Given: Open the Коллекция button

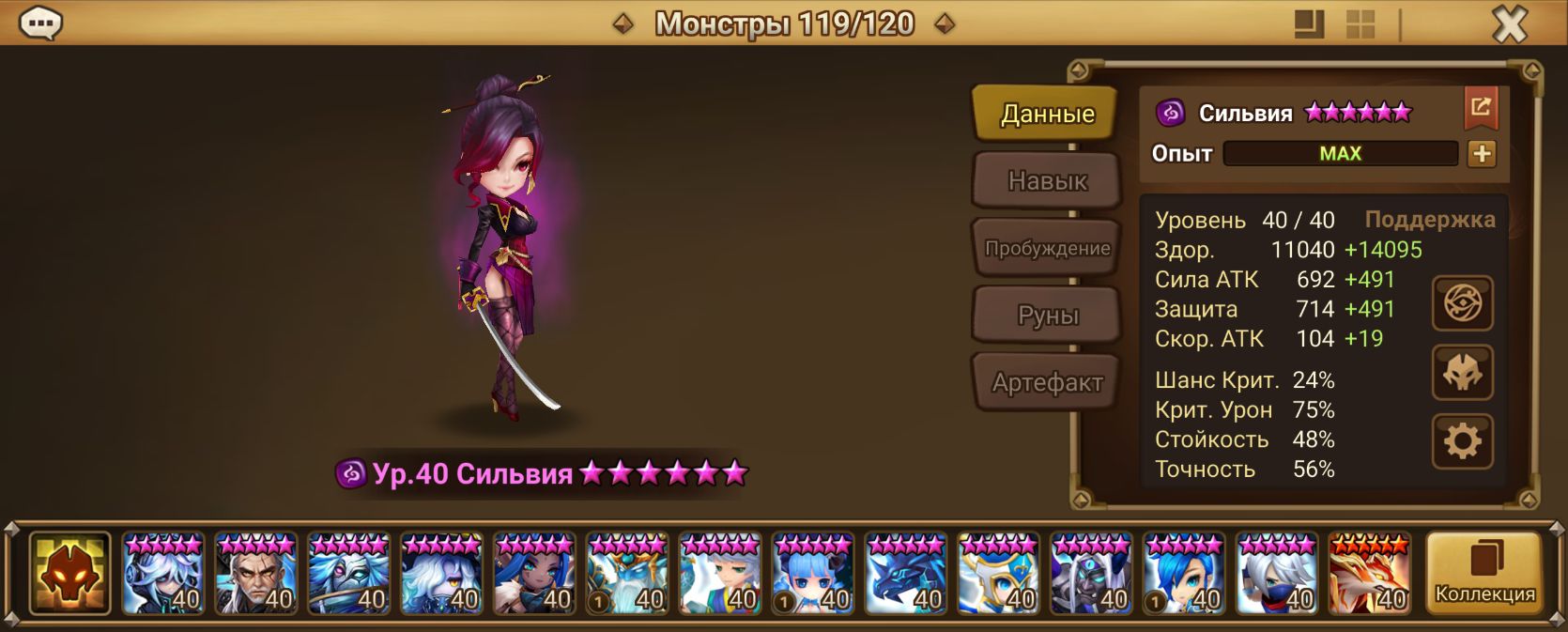Looking at the screenshot, I should [1484, 573].
